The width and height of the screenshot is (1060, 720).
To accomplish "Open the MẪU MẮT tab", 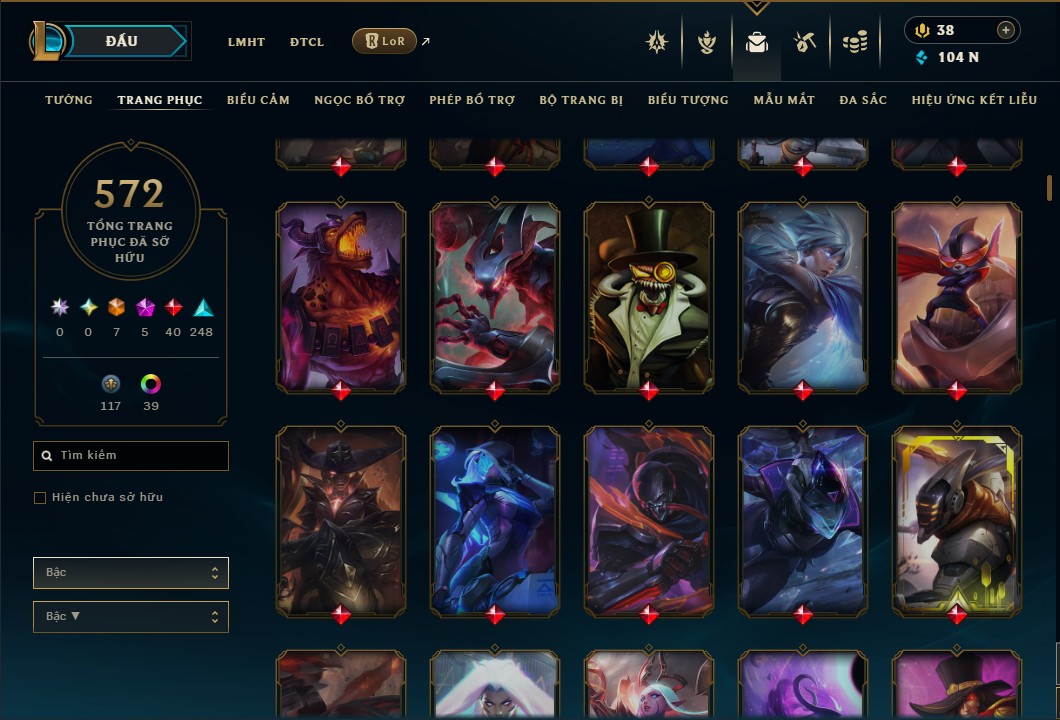I will [x=784, y=100].
